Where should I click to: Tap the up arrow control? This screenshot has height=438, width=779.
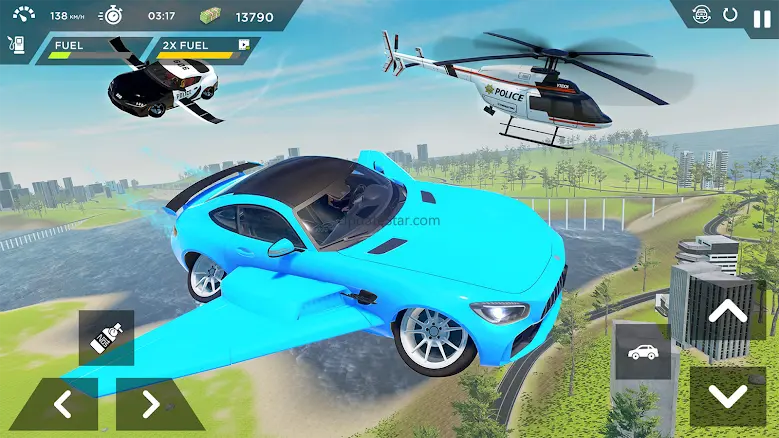click(727, 311)
